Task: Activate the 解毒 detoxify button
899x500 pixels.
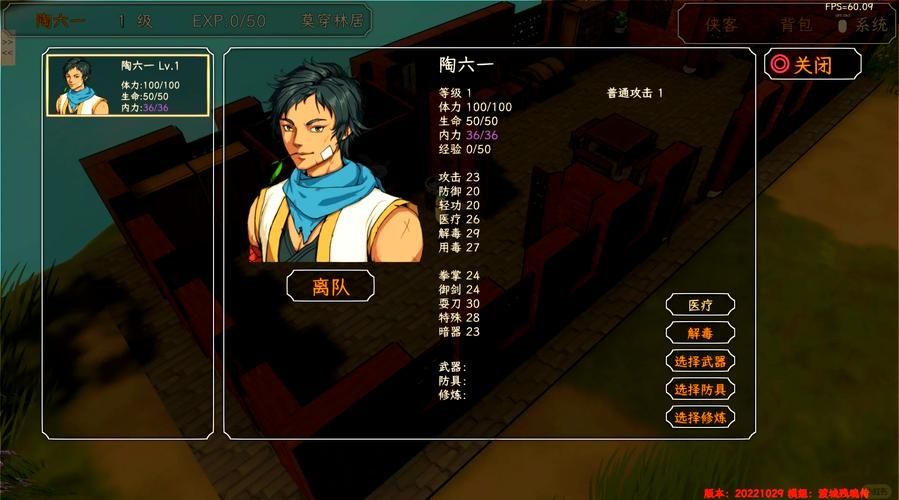Action: pyautogui.click(x=700, y=333)
